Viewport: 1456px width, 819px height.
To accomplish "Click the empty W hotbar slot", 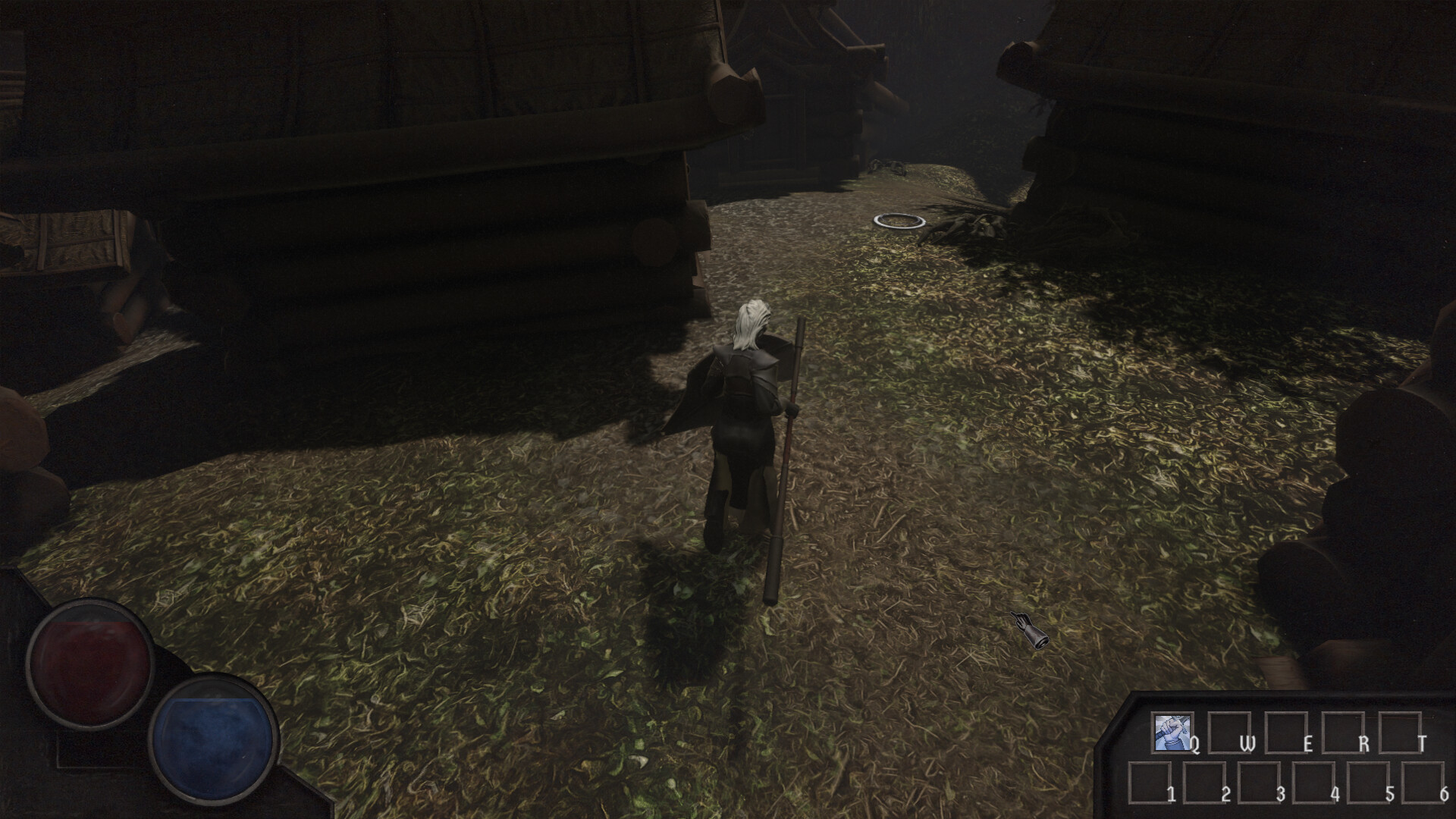I will point(1229,733).
